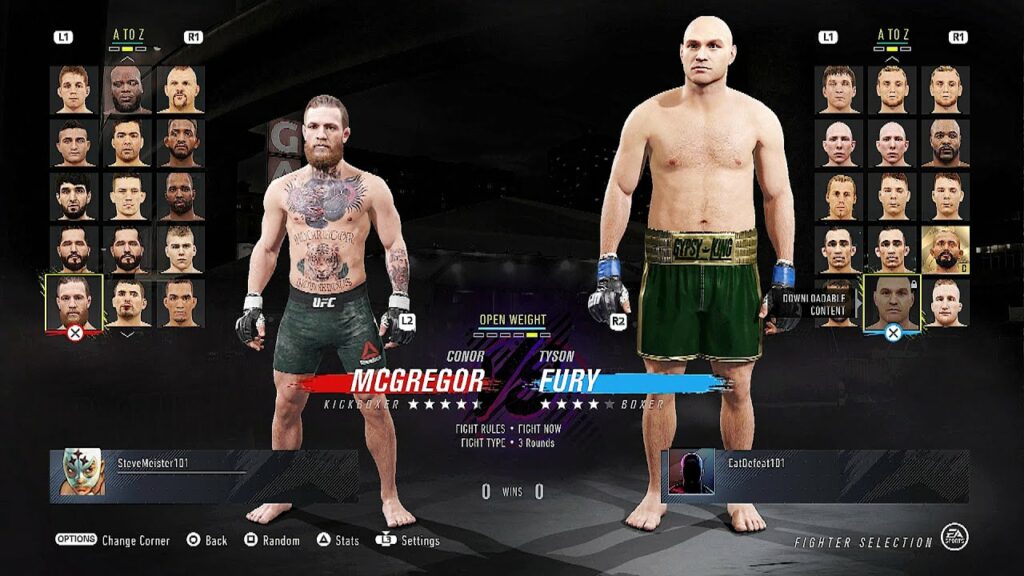Viewport: 1024px width, 576px height.
Task: Change the right roster's A TO Z sorting
Action: [892, 35]
